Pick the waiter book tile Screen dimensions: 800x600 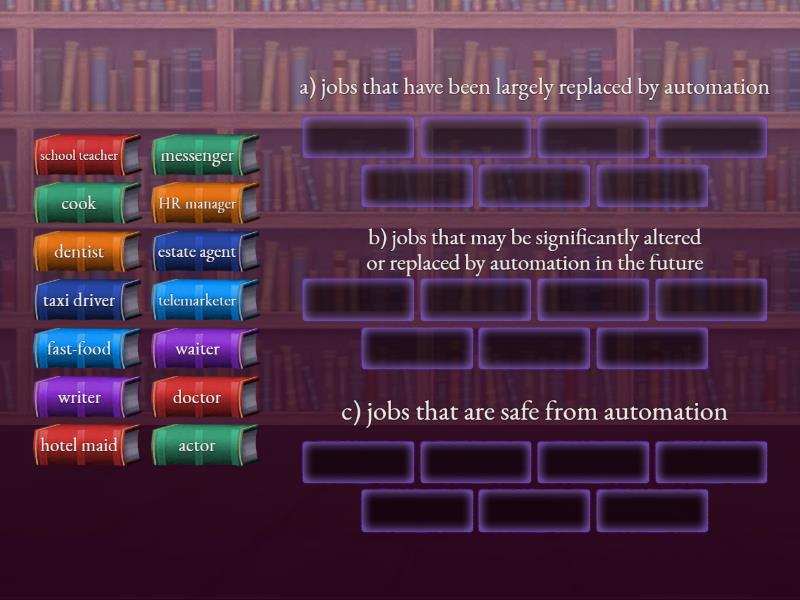[198, 349]
